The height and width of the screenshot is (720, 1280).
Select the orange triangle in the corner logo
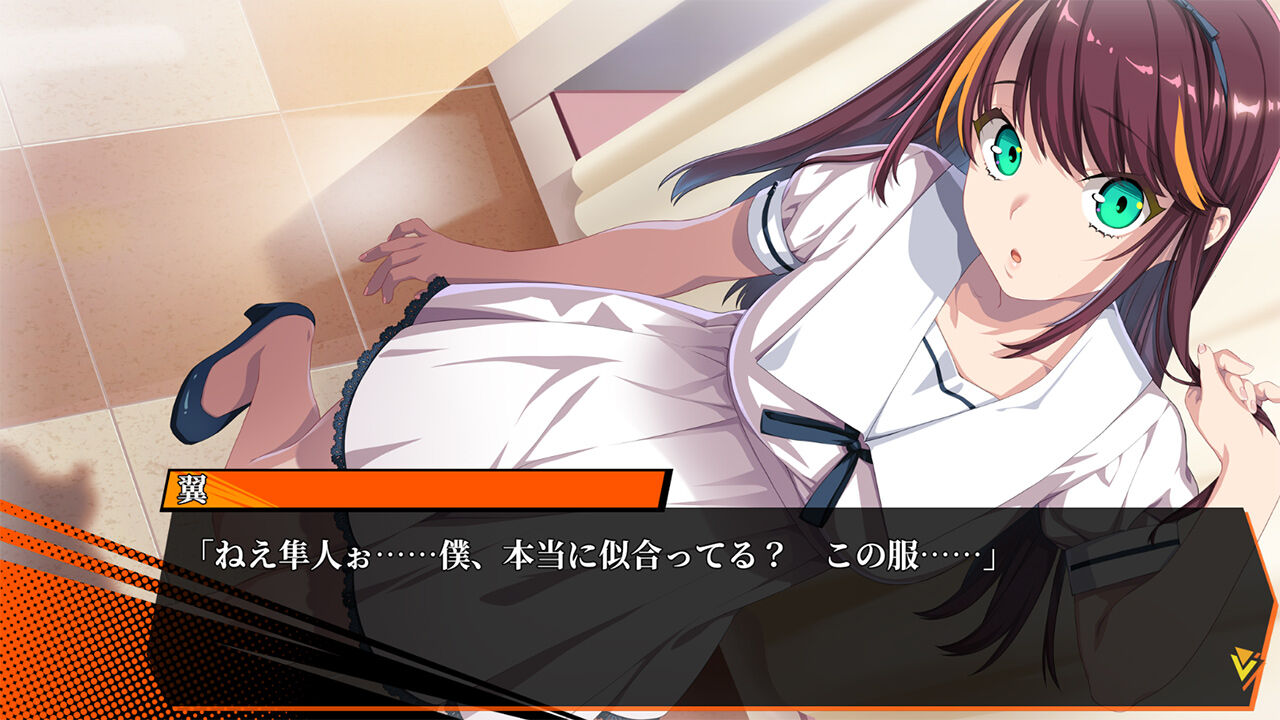point(1243,653)
